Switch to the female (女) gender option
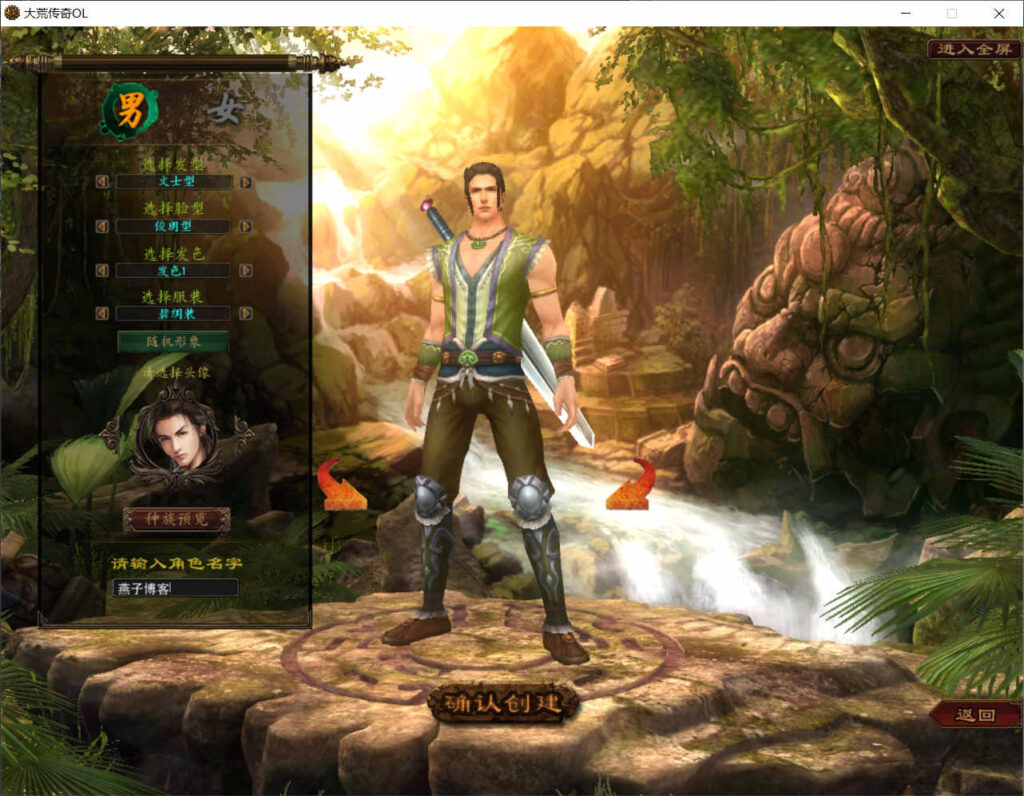Viewport: 1024px width, 796px height. (x=225, y=112)
